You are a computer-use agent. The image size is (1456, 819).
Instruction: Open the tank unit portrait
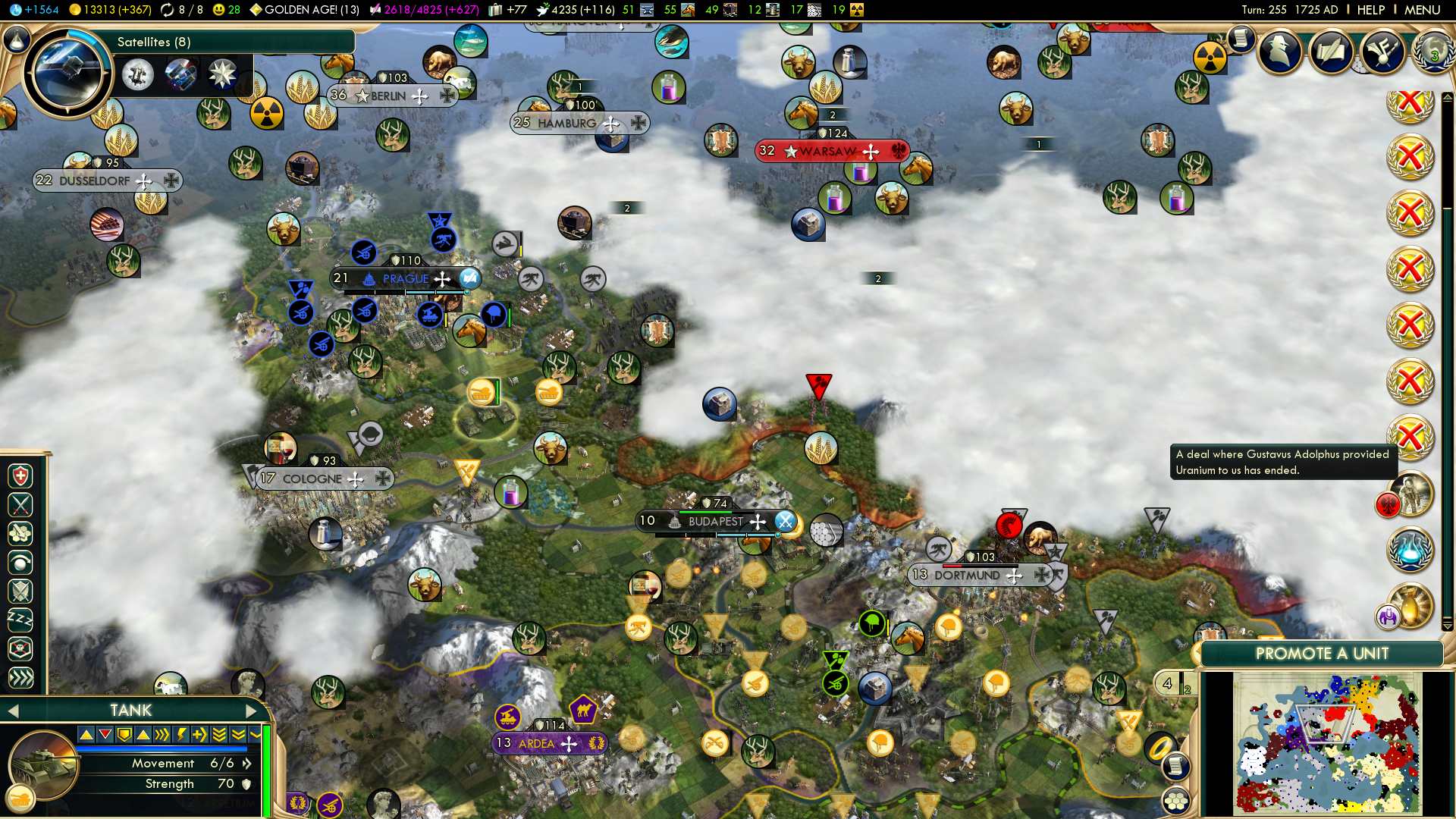click(x=42, y=764)
